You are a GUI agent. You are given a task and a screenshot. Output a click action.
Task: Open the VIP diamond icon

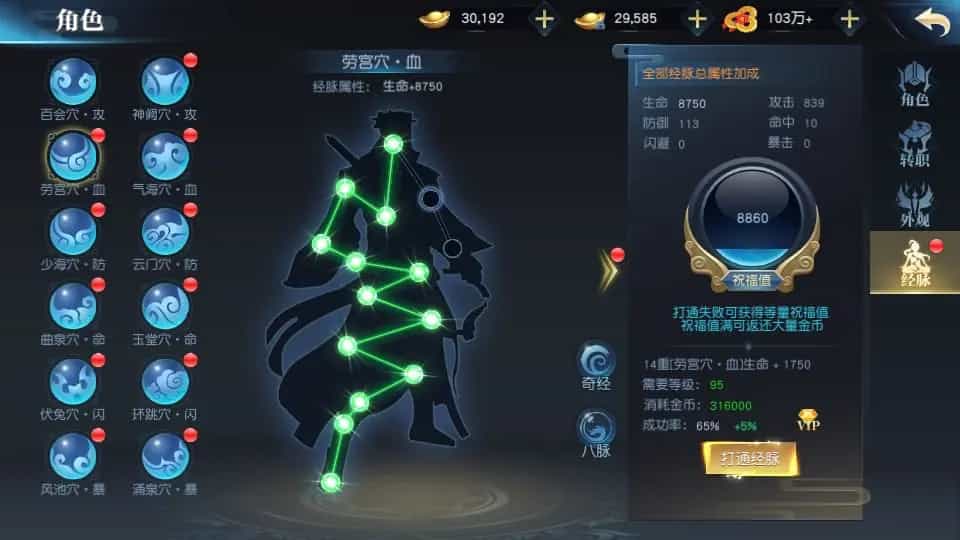pos(809,419)
